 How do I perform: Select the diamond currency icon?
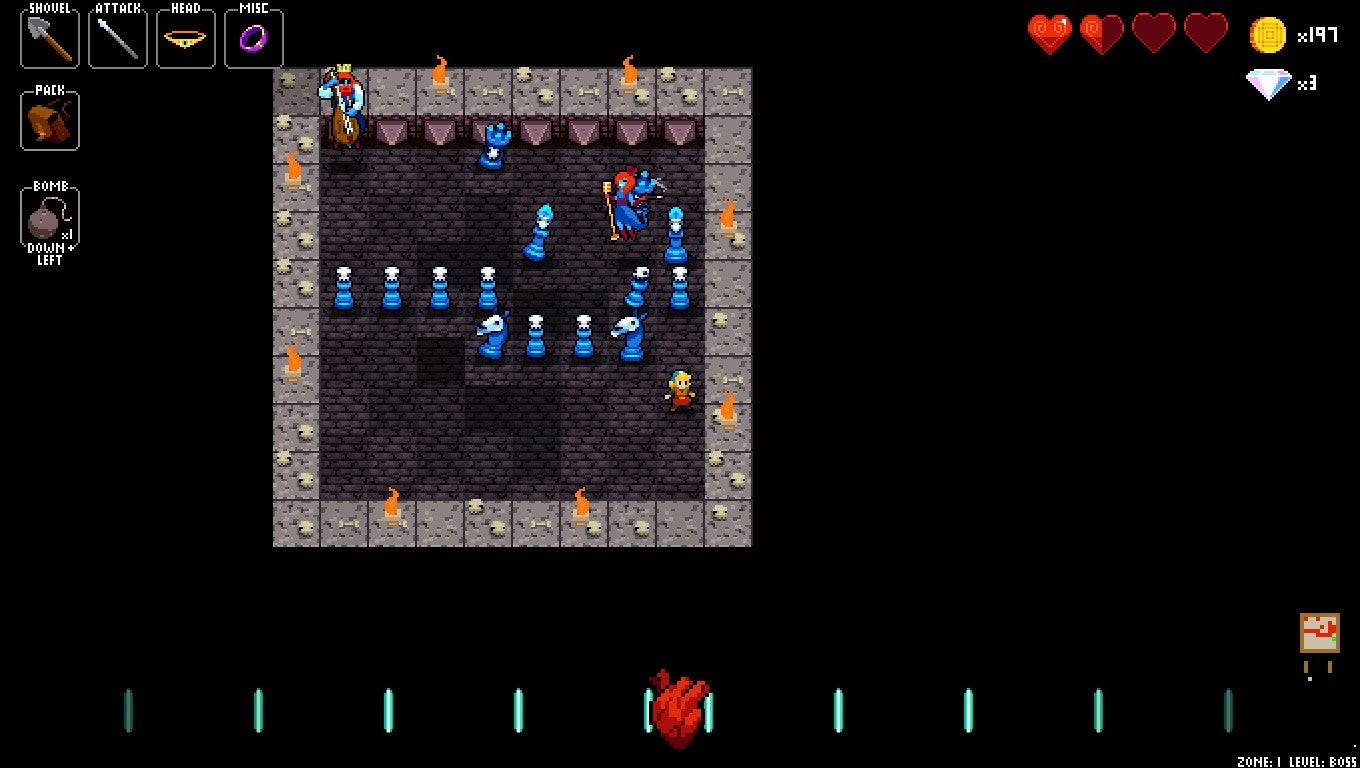pyautogui.click(x=1268, y=85)
